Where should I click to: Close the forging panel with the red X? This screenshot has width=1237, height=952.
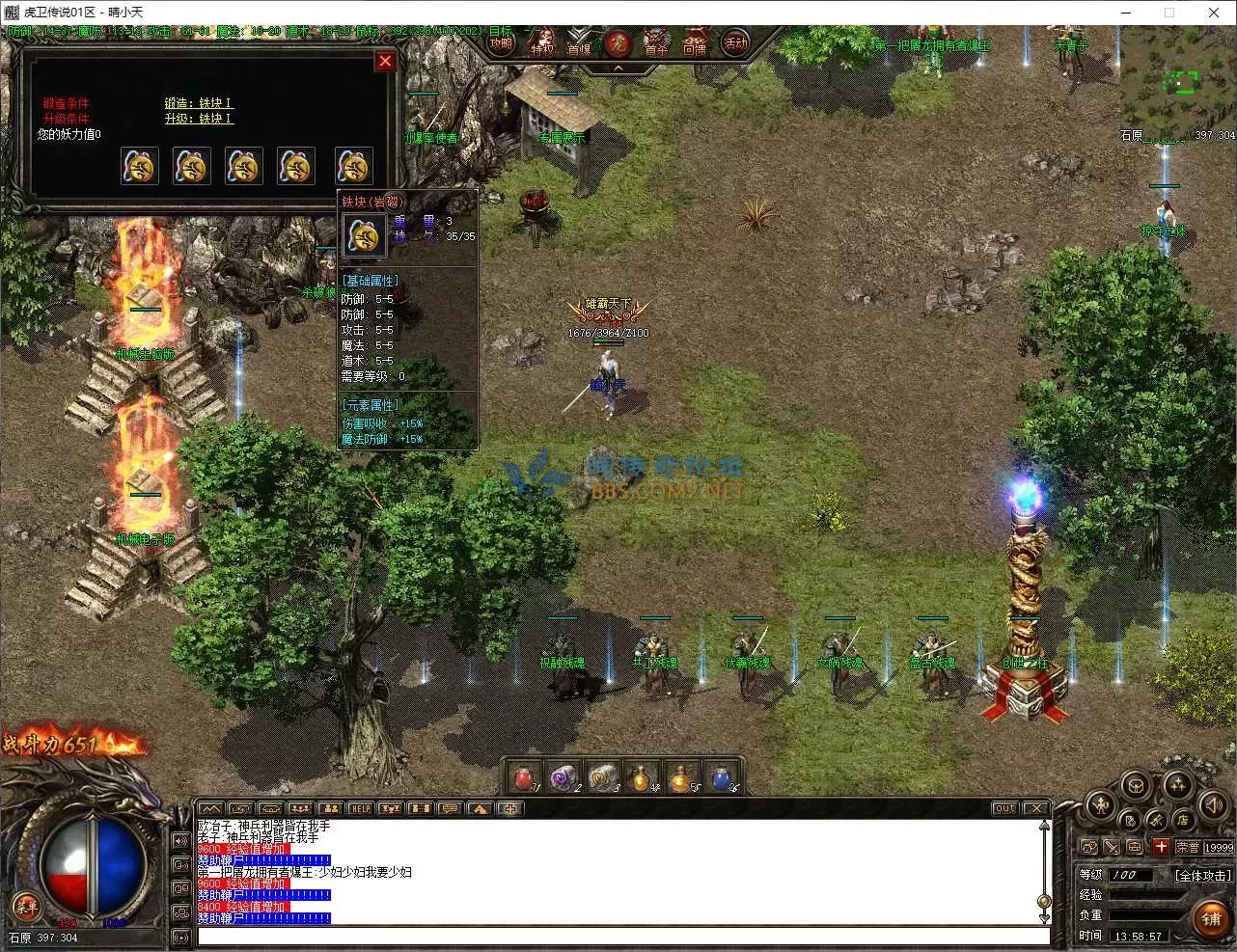click(385, 61)
